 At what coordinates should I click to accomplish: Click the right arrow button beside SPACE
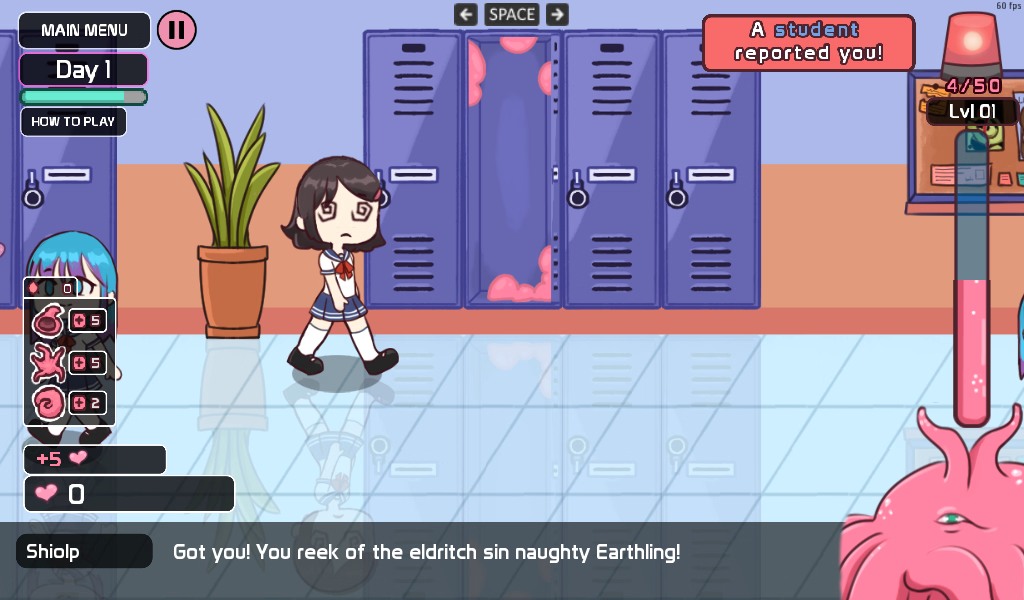point(558,14)
